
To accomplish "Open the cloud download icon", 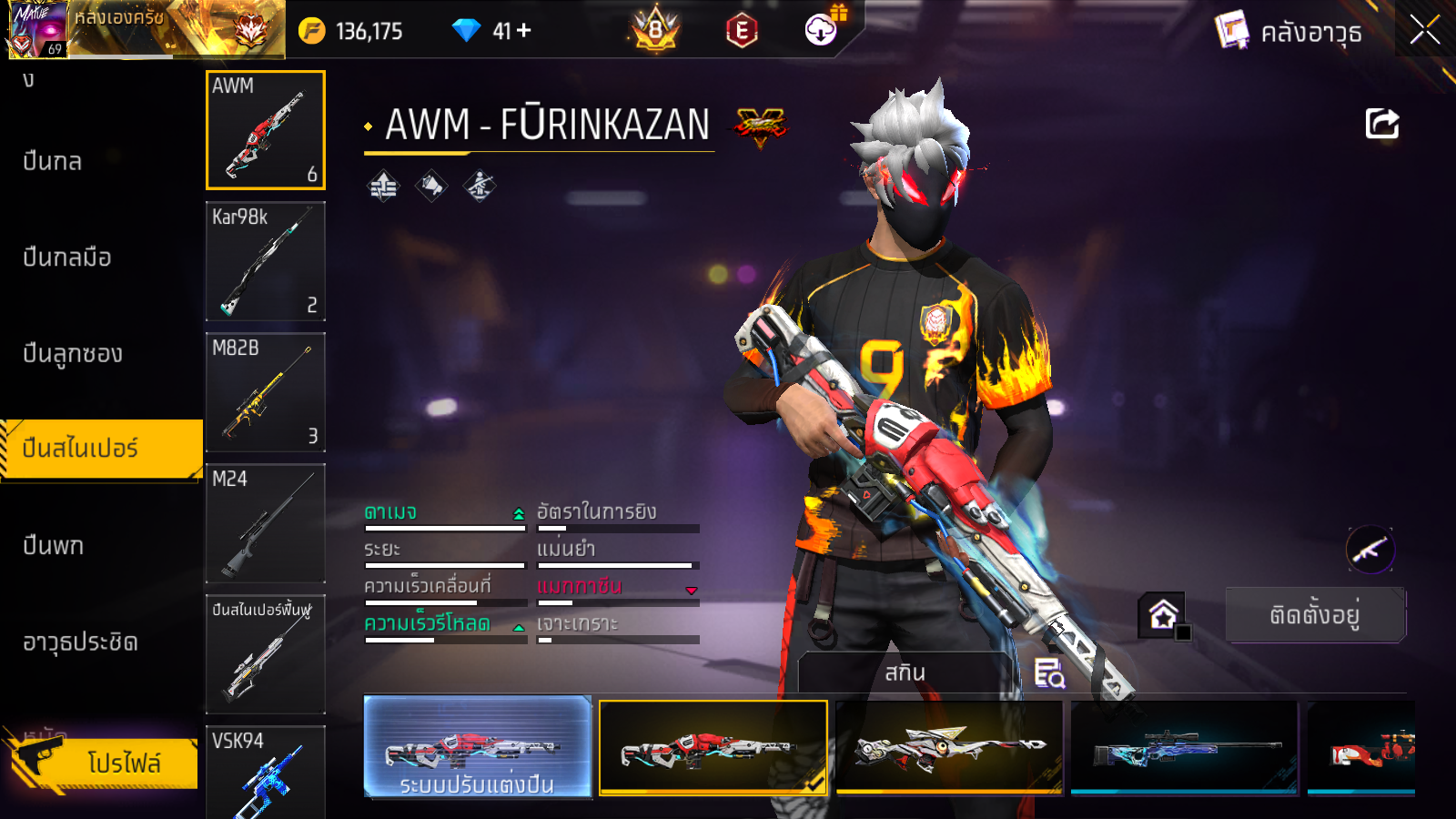I will [821, 31].
